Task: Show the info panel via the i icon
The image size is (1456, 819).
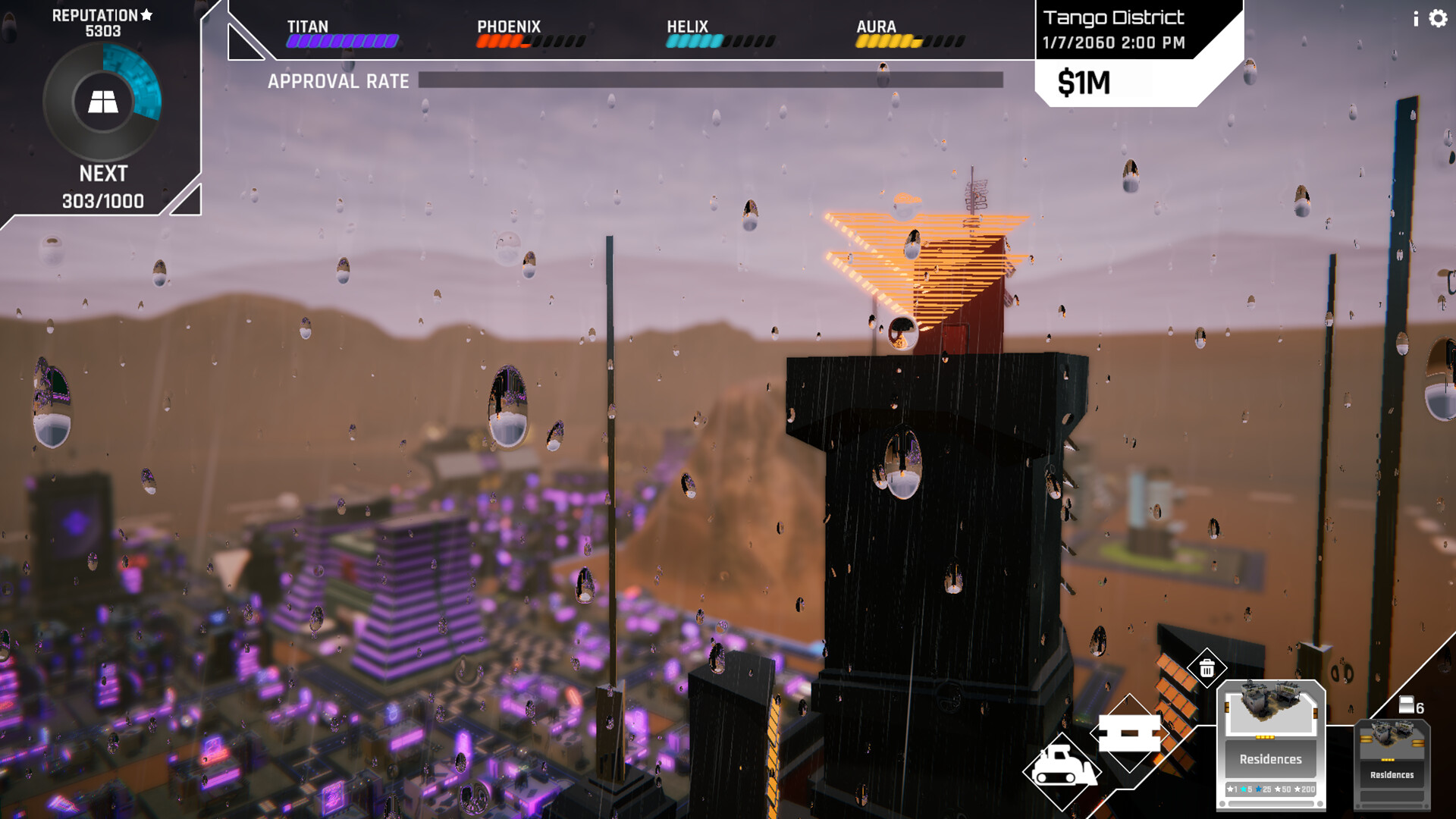Action: 1416,19
